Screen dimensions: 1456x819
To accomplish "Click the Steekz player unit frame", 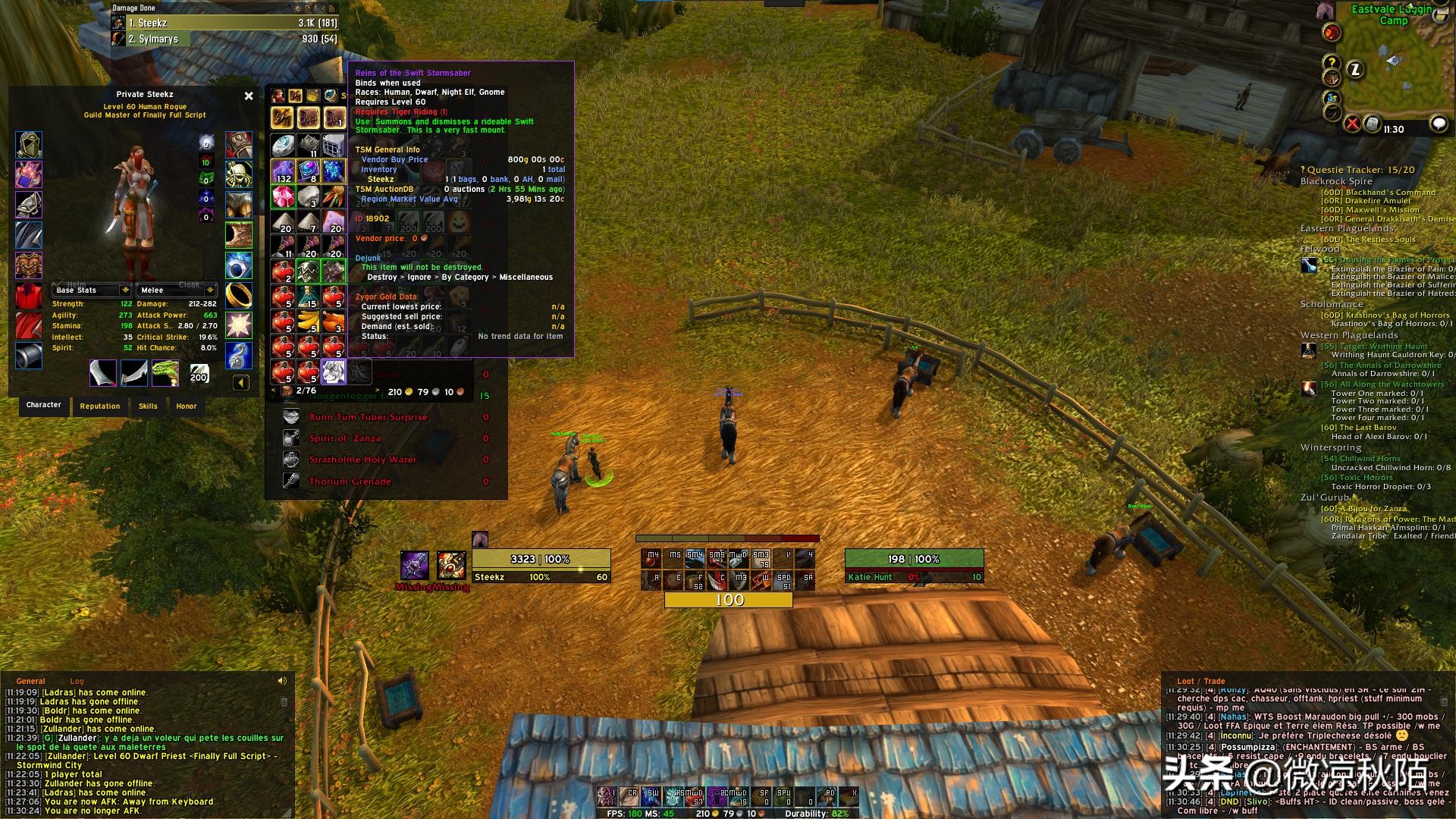I will tap(541, 567).
